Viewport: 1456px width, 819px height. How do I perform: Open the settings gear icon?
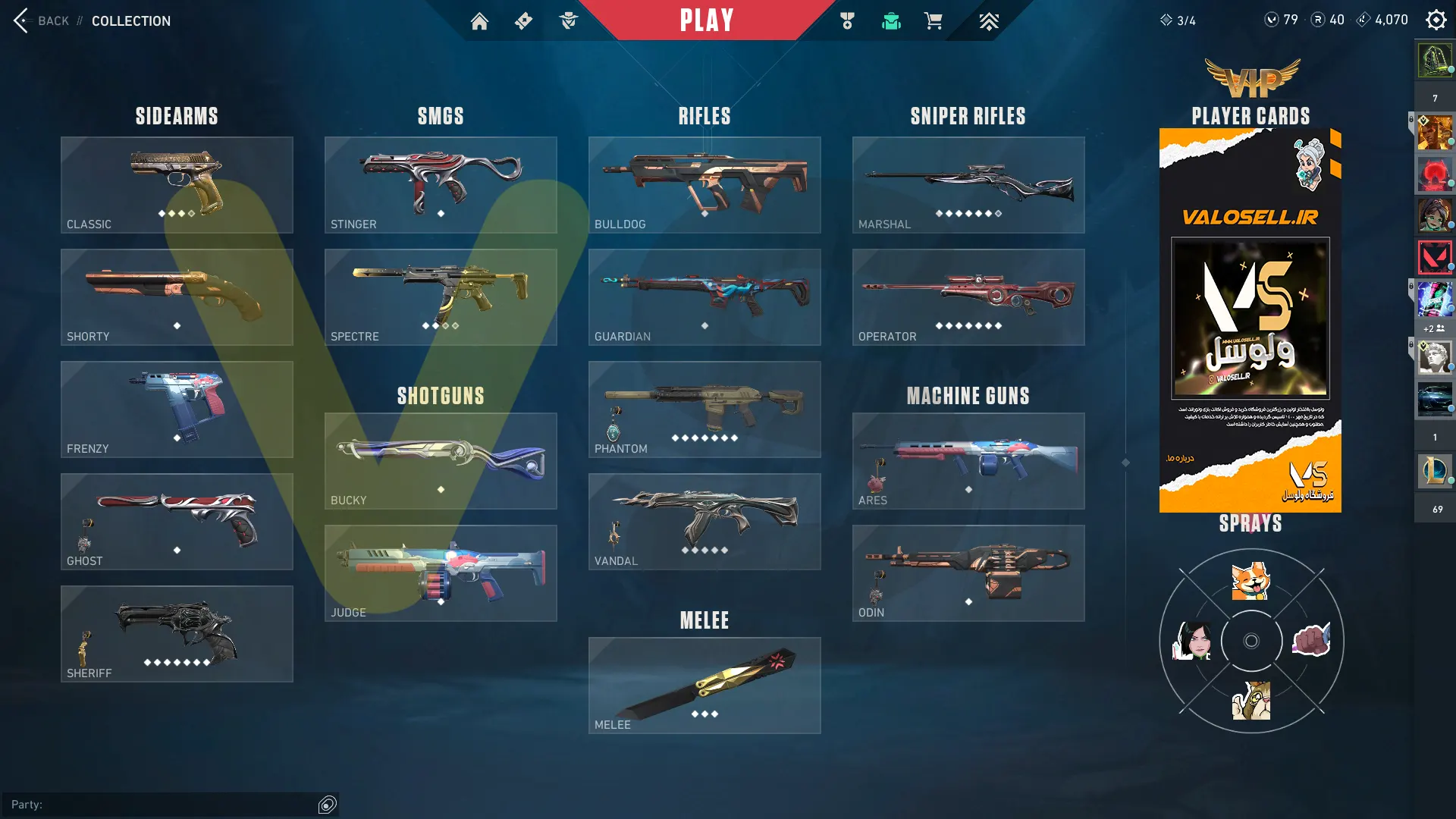click(1436, 20)
